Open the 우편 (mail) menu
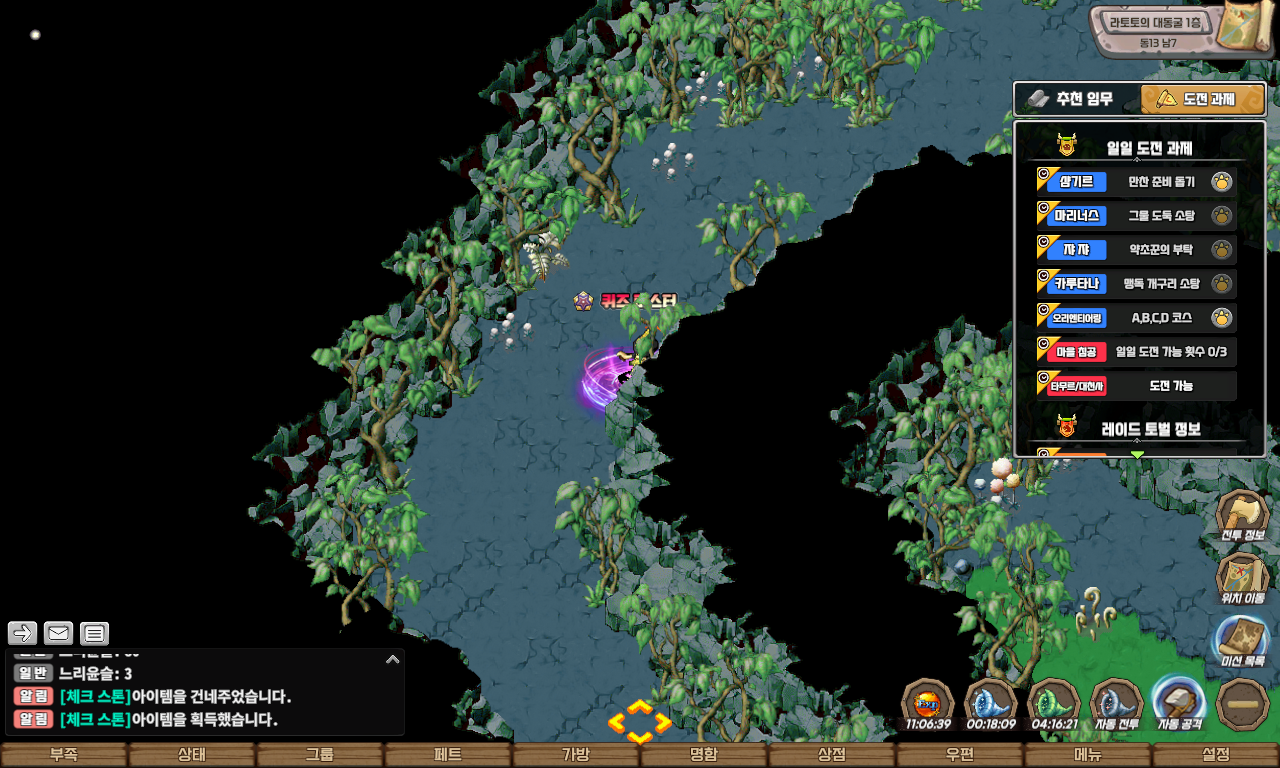1280x768 pixels. point(960,755)
